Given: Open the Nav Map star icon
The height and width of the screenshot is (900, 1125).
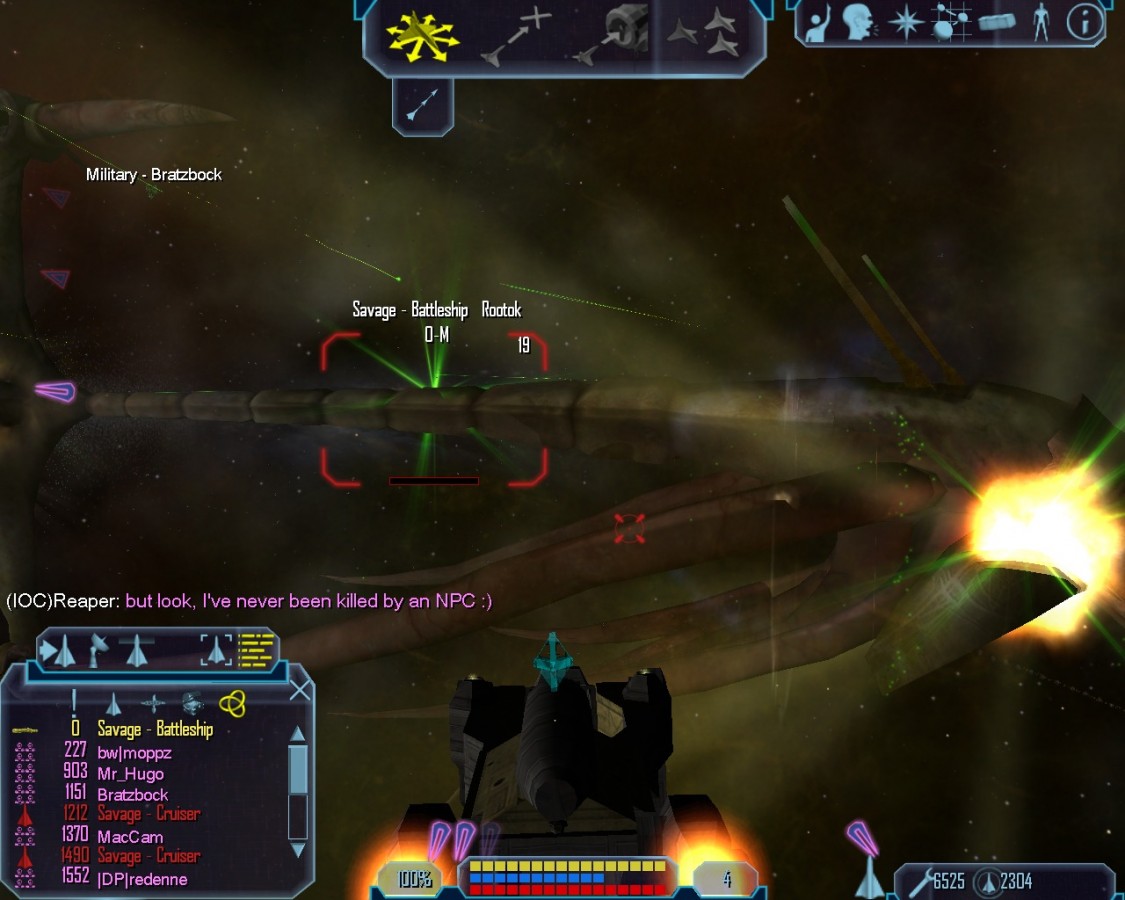Looking at the screenshot, I should [906, 23].
